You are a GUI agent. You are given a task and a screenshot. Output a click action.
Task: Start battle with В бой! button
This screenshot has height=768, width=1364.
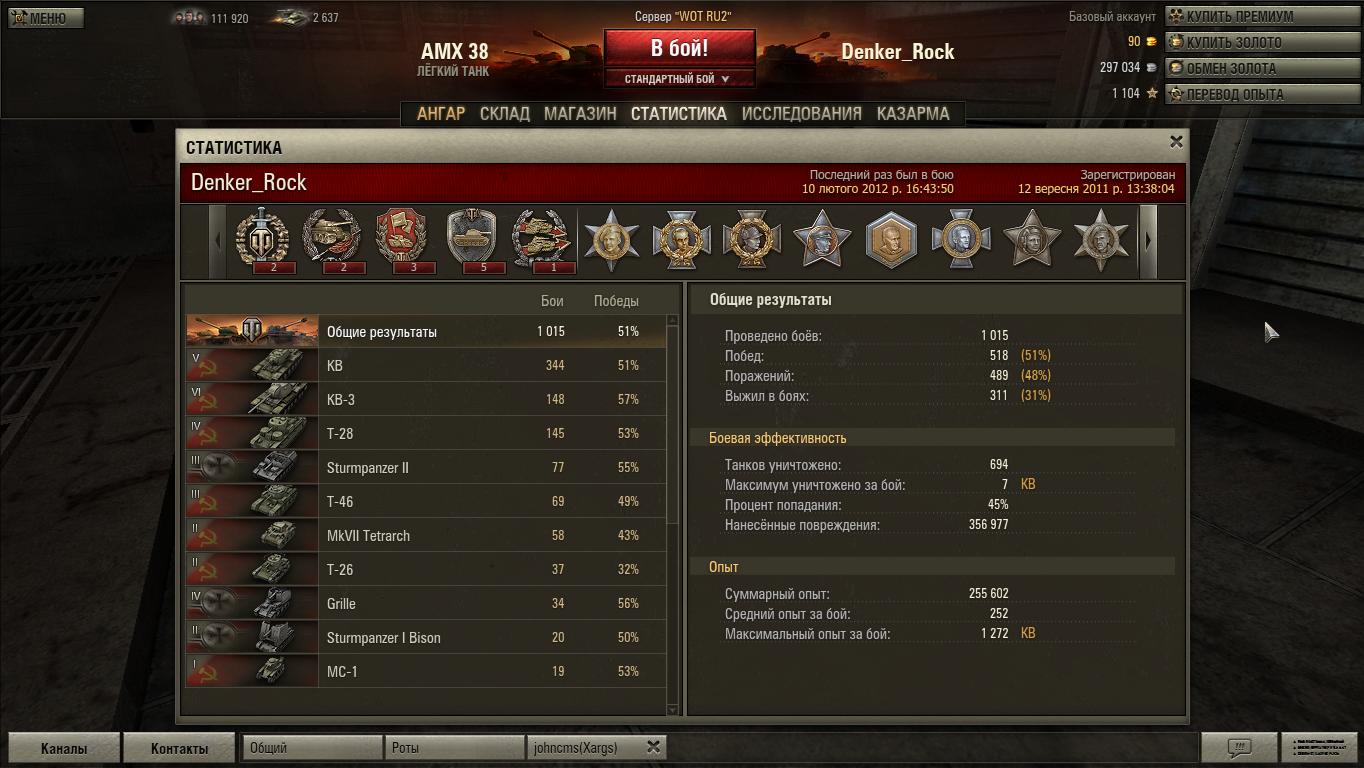(679, 48)
